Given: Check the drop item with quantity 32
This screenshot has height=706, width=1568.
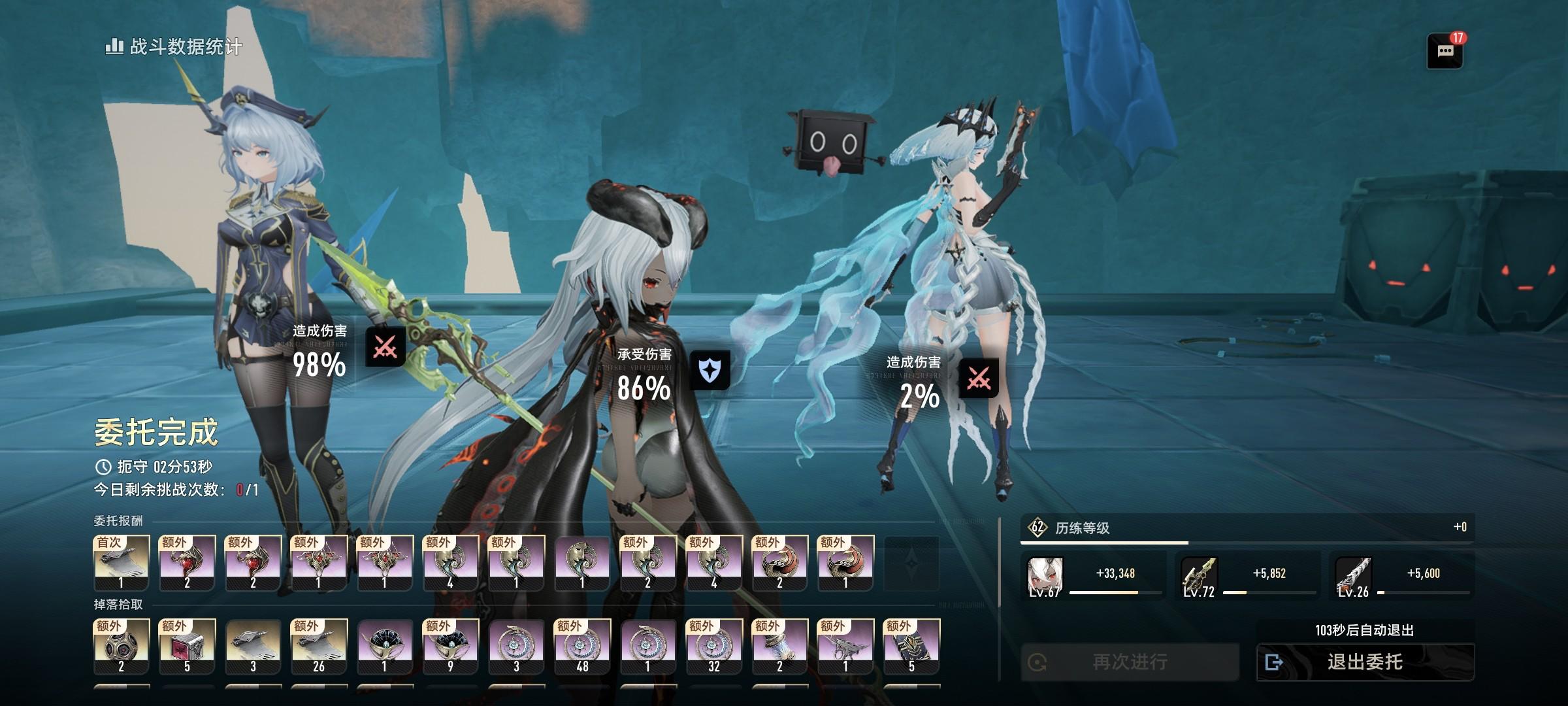Looking at the screenshot, I should tap(713, 647).
